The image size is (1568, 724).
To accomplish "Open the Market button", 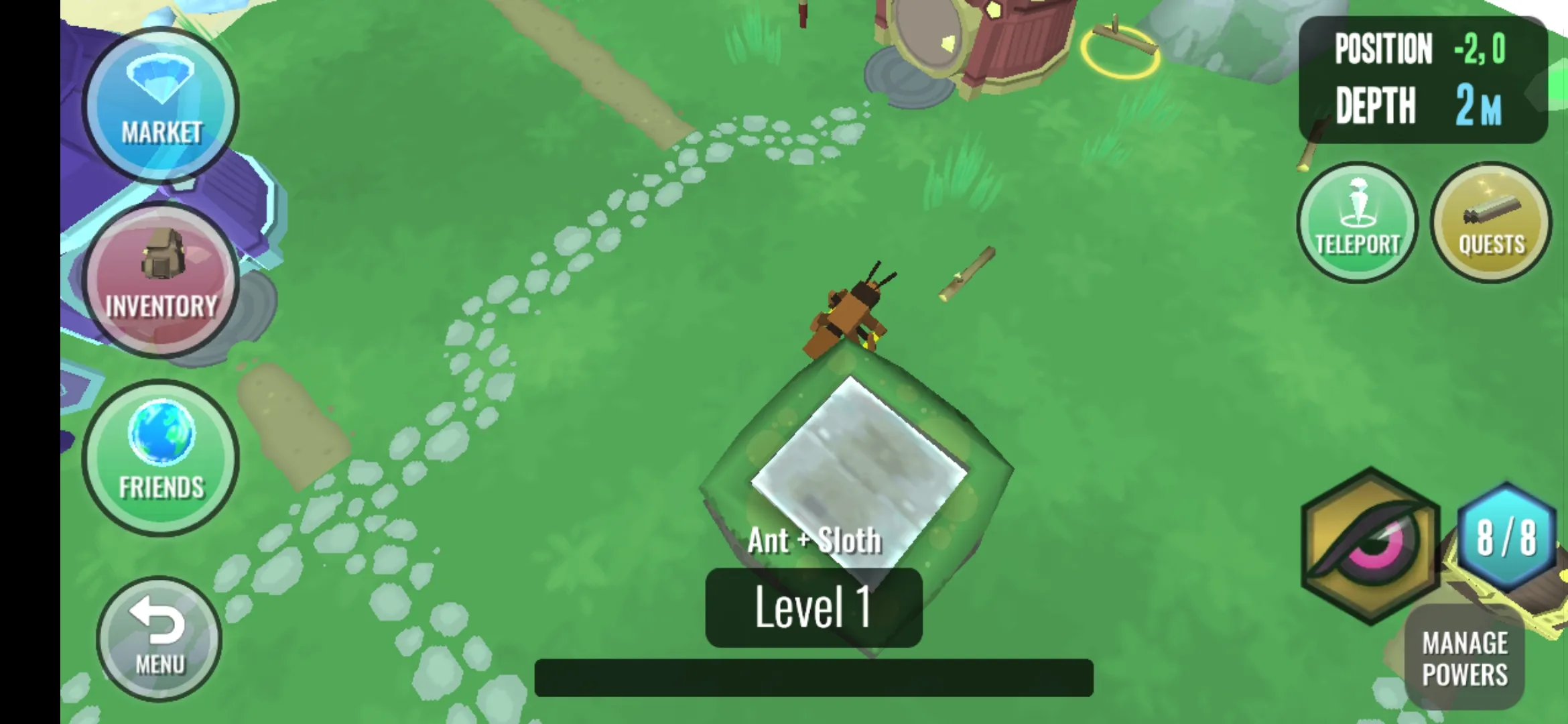I will (161, 105).
